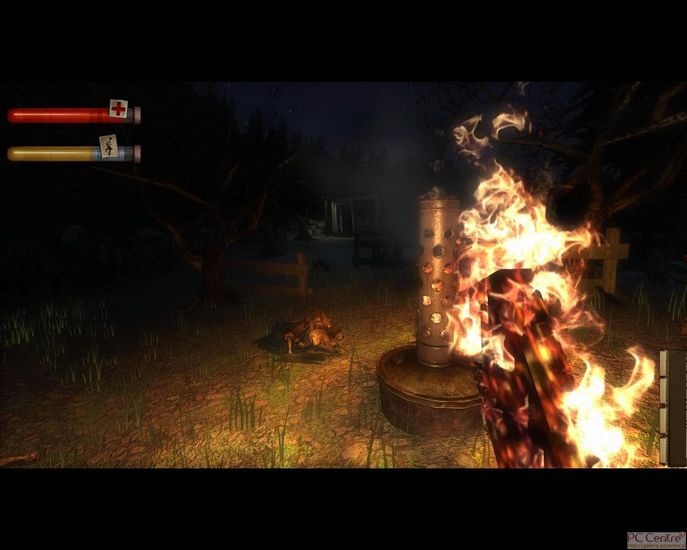687x550 pixels.
Task: Click the running figure stamina icon
Action: click(109, 146)
